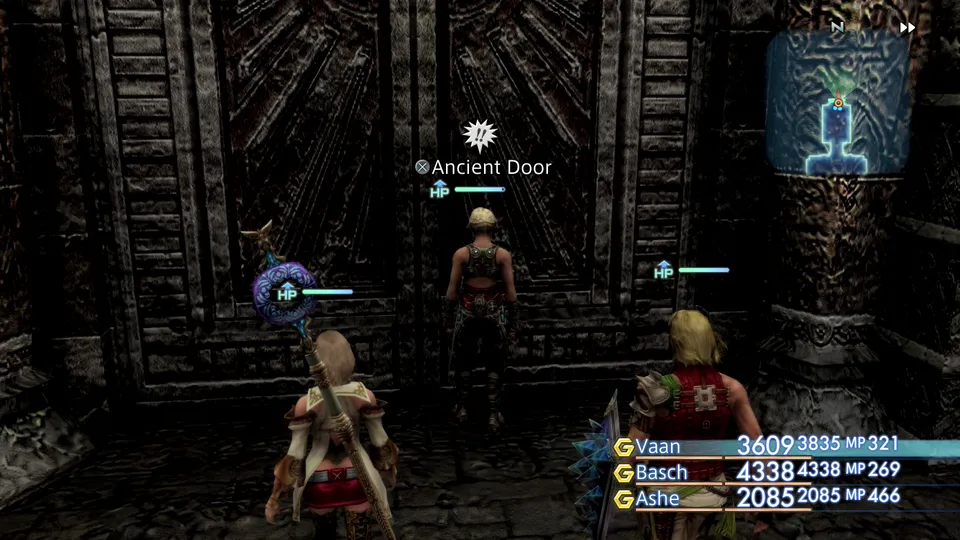960x540 pixels.
Task: Select Basch in the party list
Action: (661, 471)
